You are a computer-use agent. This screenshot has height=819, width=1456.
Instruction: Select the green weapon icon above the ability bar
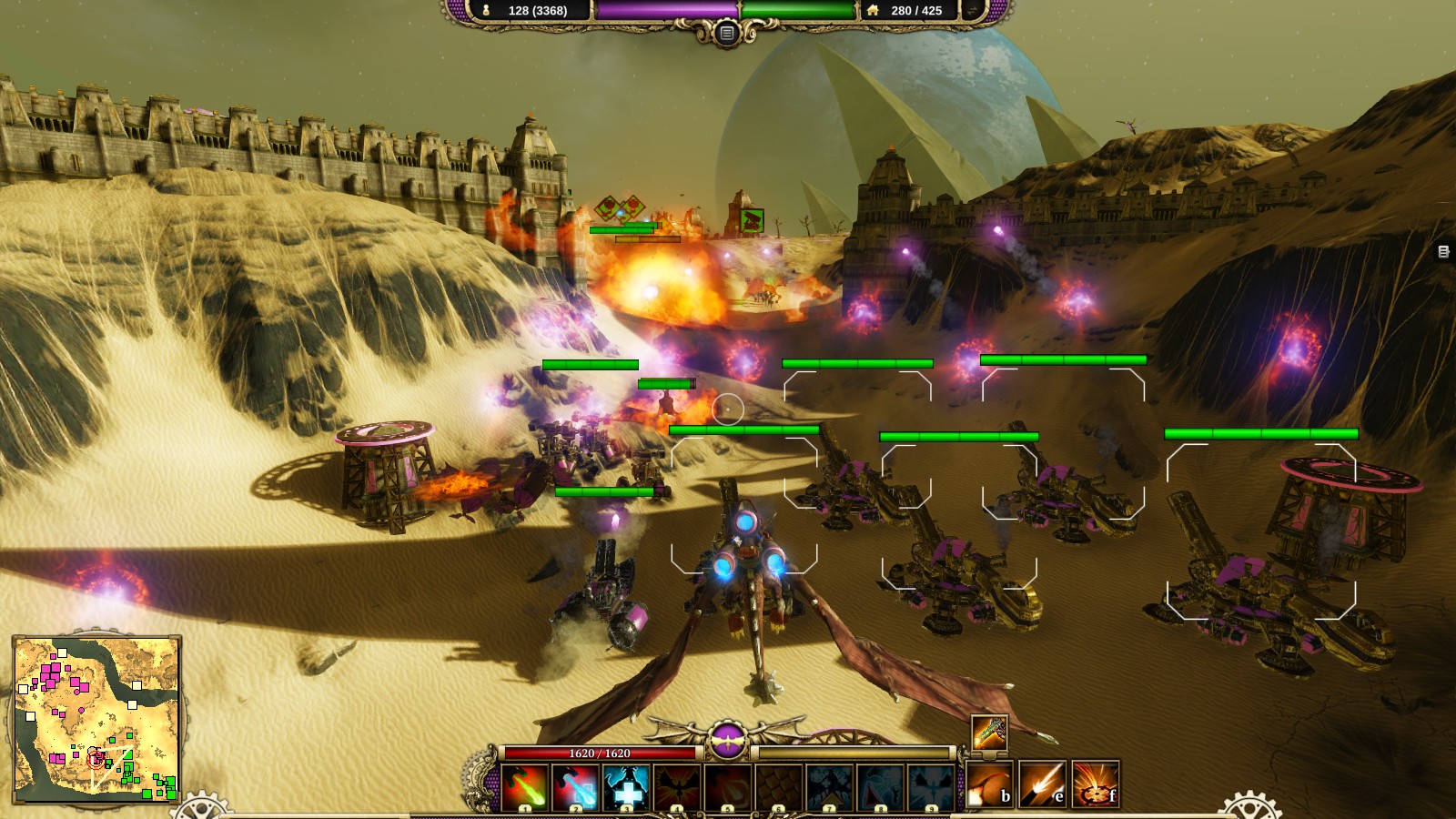(989, 733)
